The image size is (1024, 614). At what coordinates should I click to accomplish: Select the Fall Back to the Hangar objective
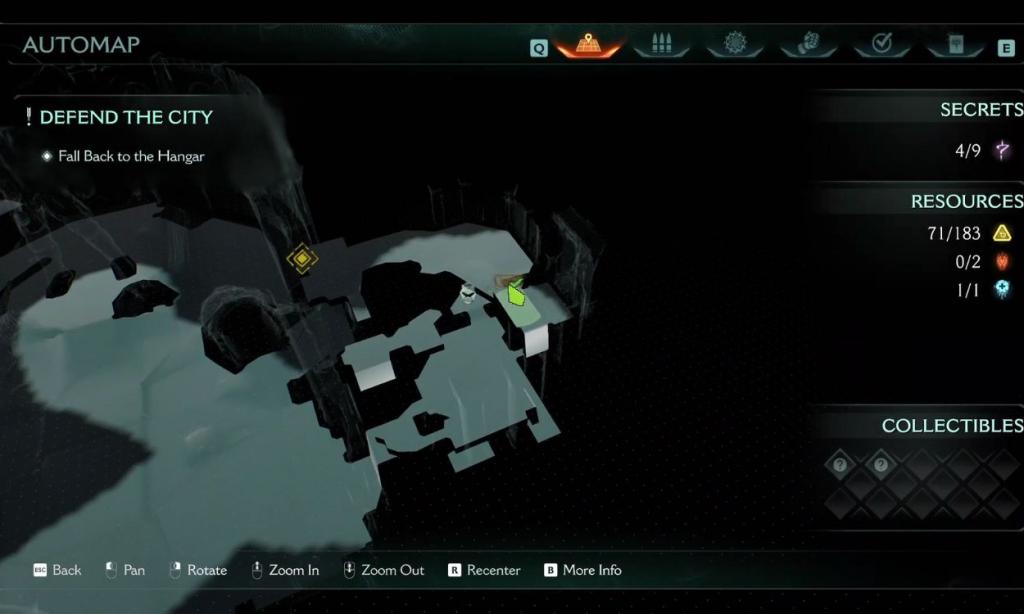tap(131, 156)
